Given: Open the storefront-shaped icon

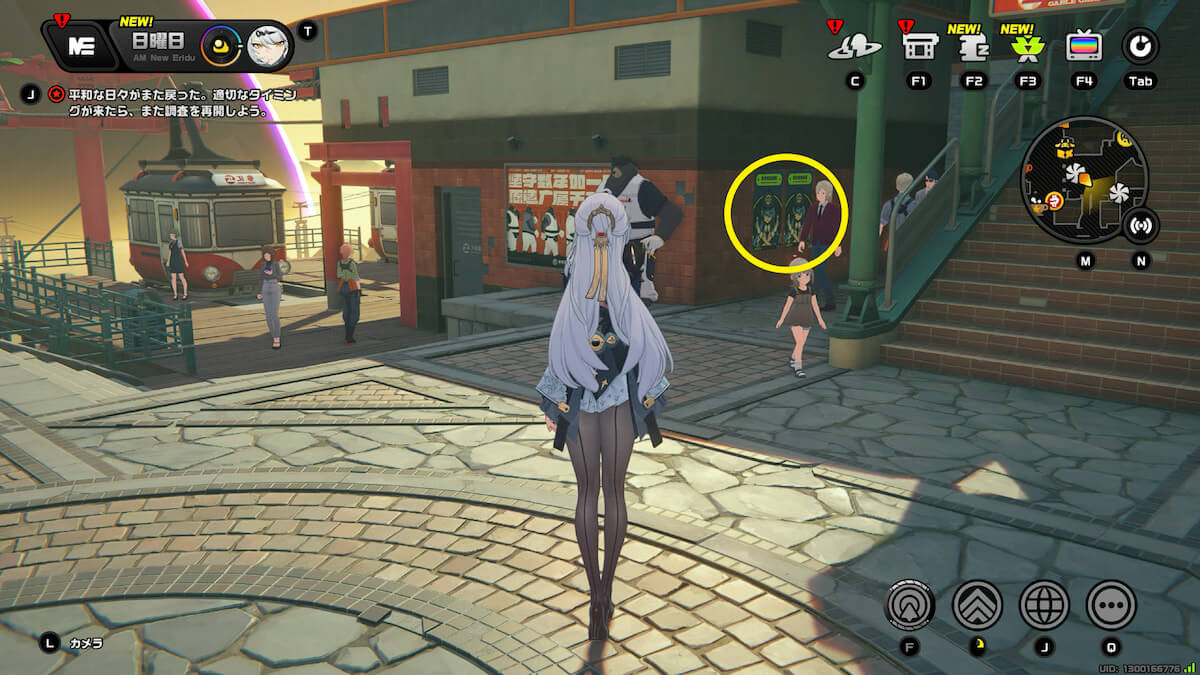Looking at the screenshot, I should click(x=918, y=46).
